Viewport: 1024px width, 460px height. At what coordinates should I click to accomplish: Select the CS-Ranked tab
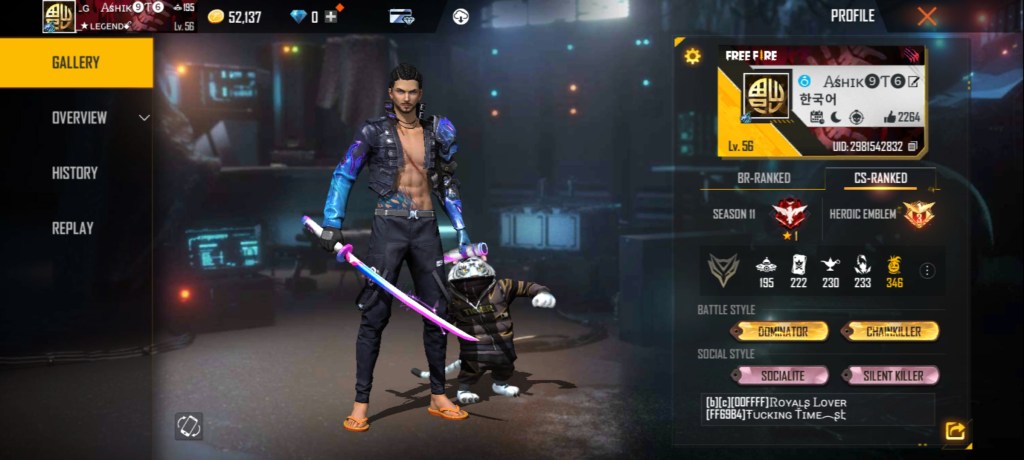coord(881,178)
